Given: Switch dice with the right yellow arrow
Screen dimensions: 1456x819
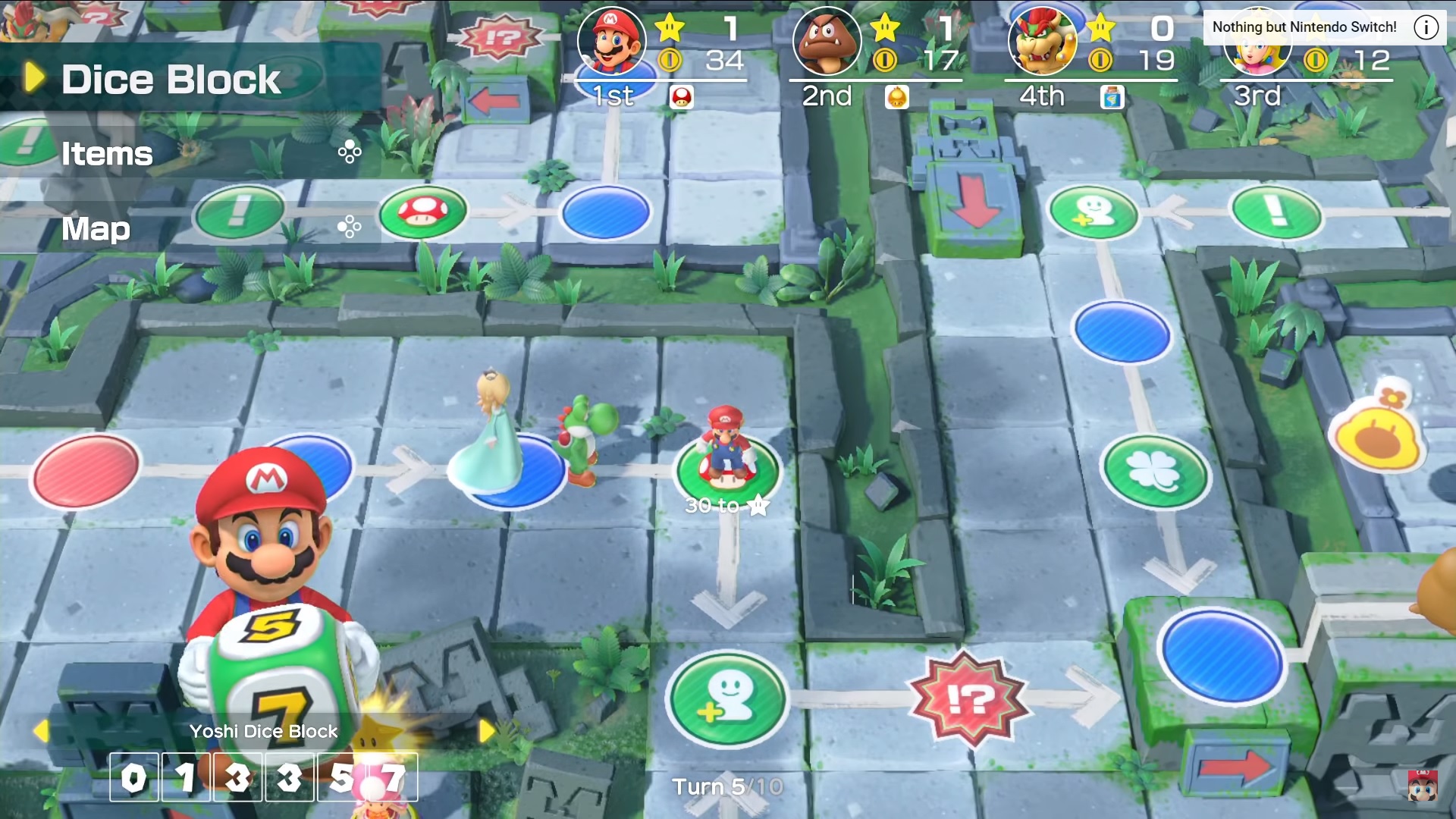Looking at the screenshot, I should (x=486, y=731).
